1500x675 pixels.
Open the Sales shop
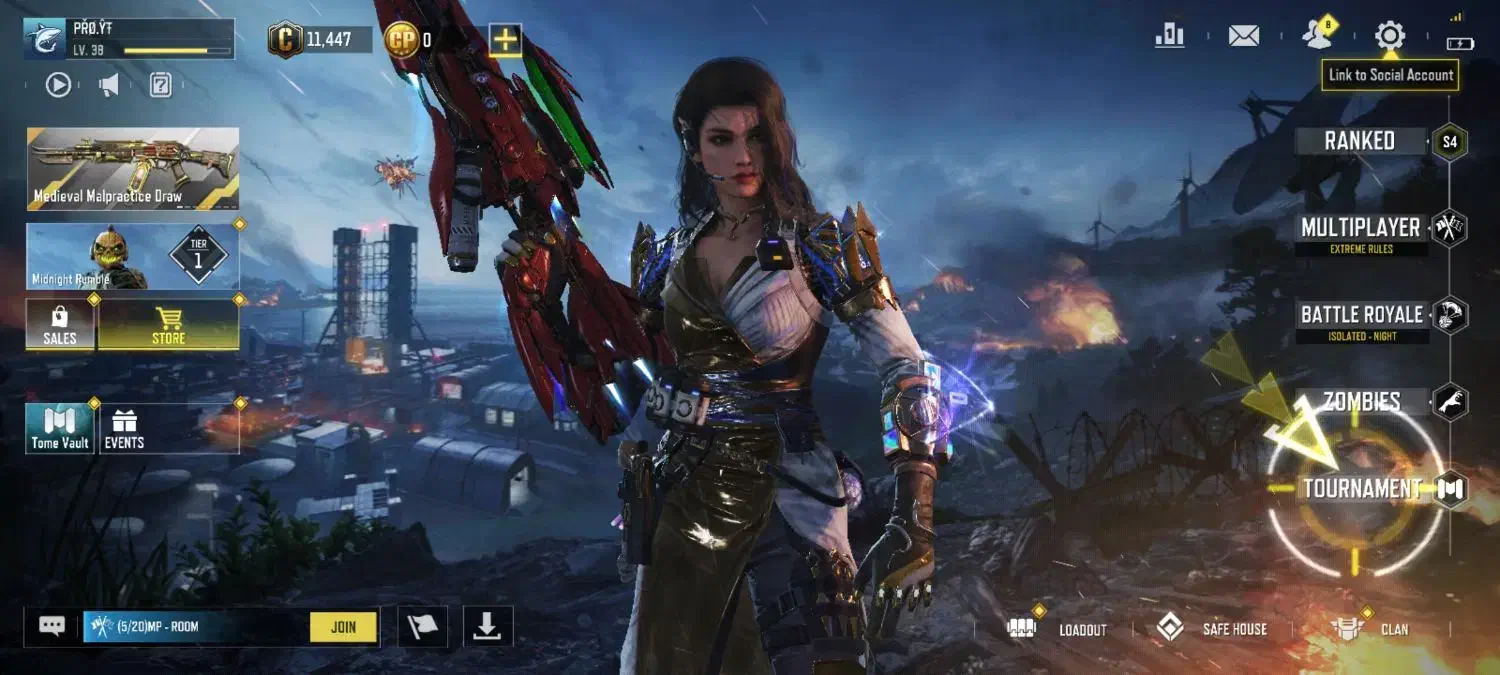point(60,326)
